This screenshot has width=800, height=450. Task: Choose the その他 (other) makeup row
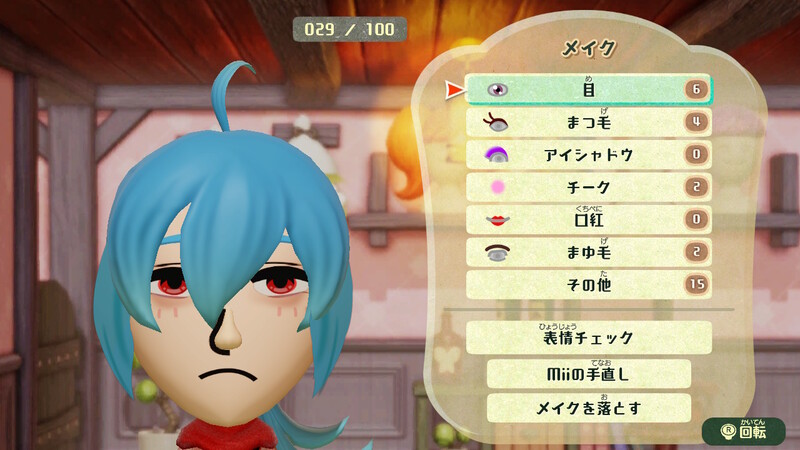coord(589,285)
